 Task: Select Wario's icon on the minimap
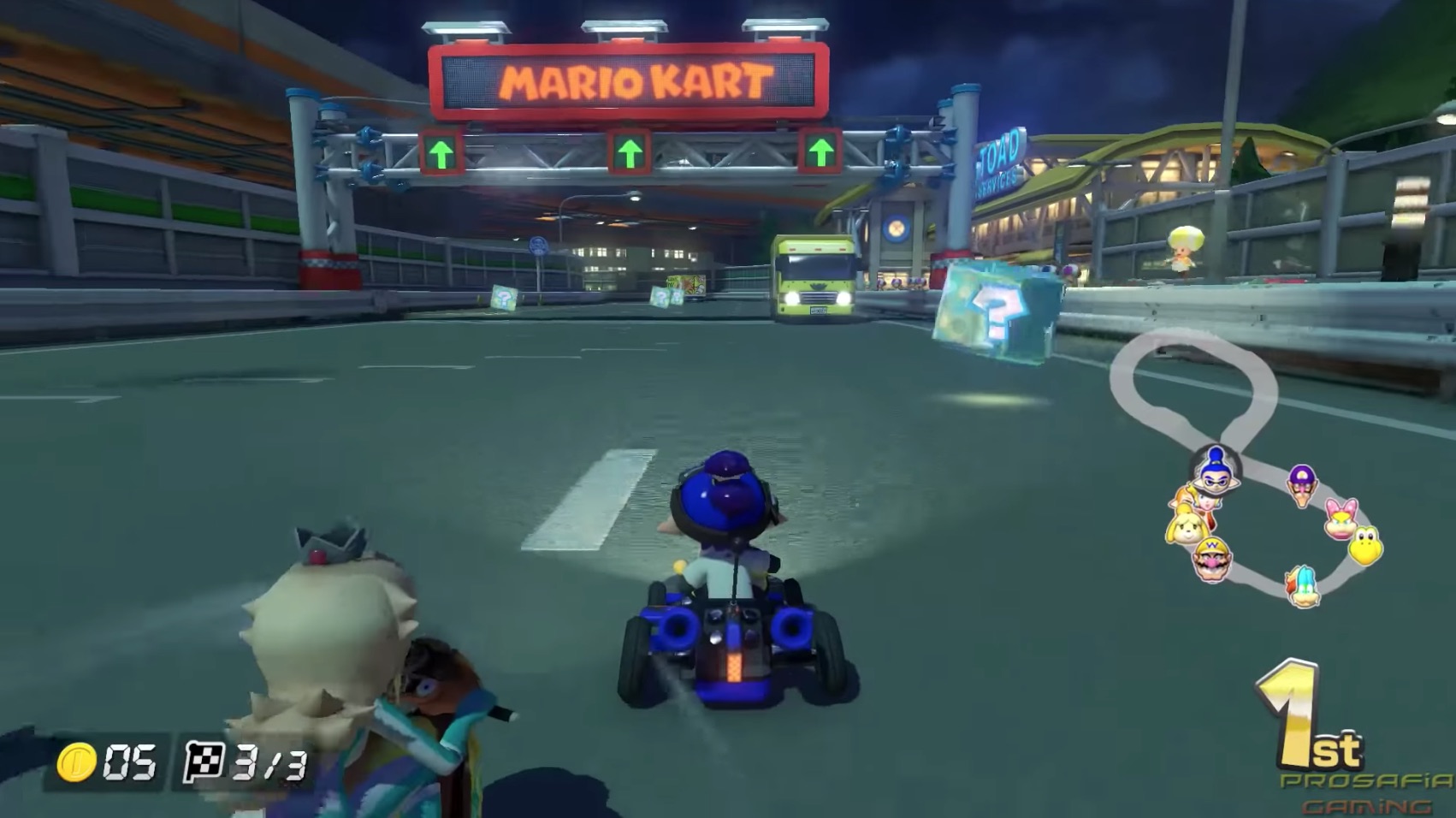1212,560
